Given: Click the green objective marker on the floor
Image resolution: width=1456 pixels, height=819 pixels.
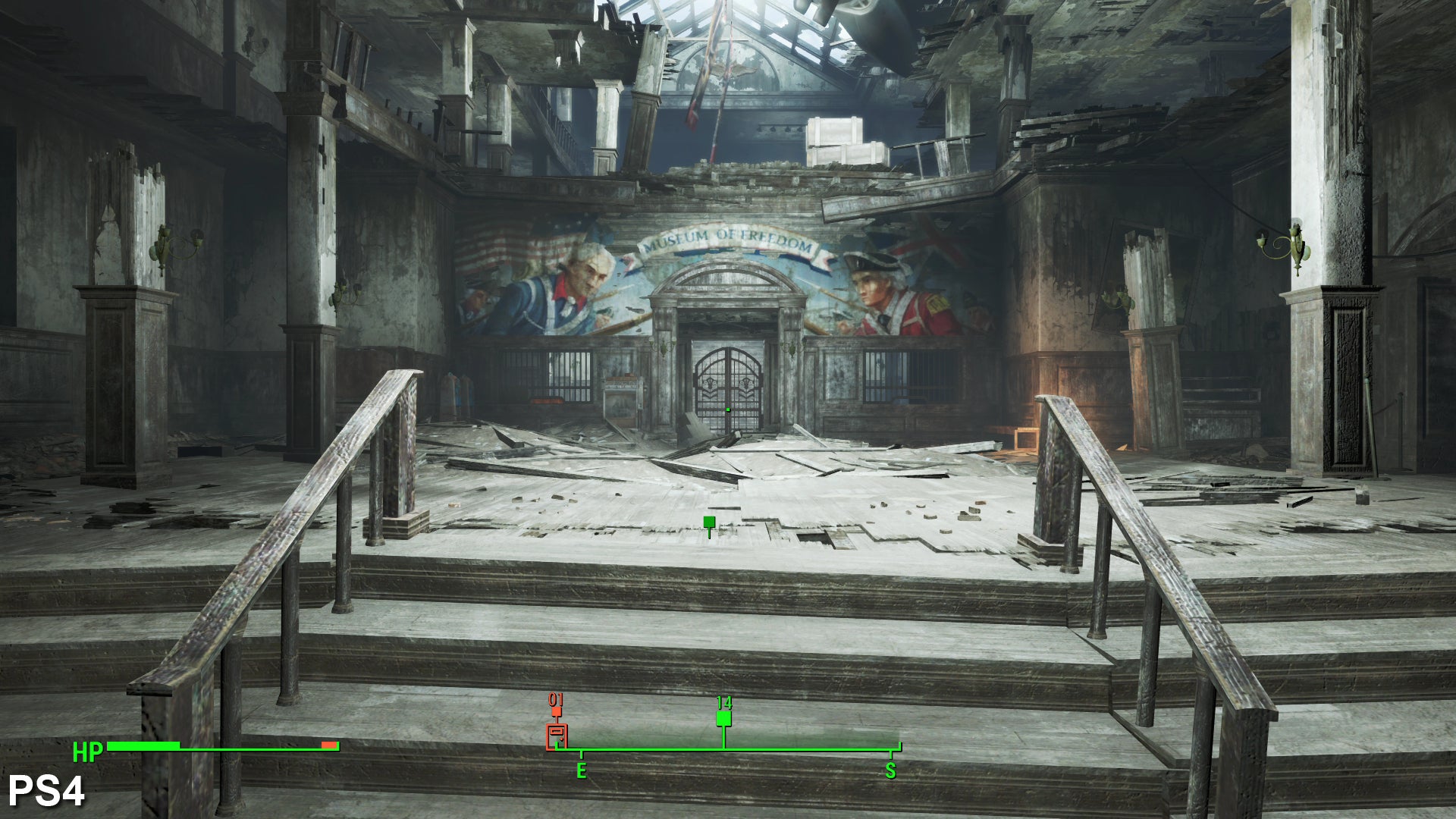Looking at the screenshot, I should pos(708,522).
